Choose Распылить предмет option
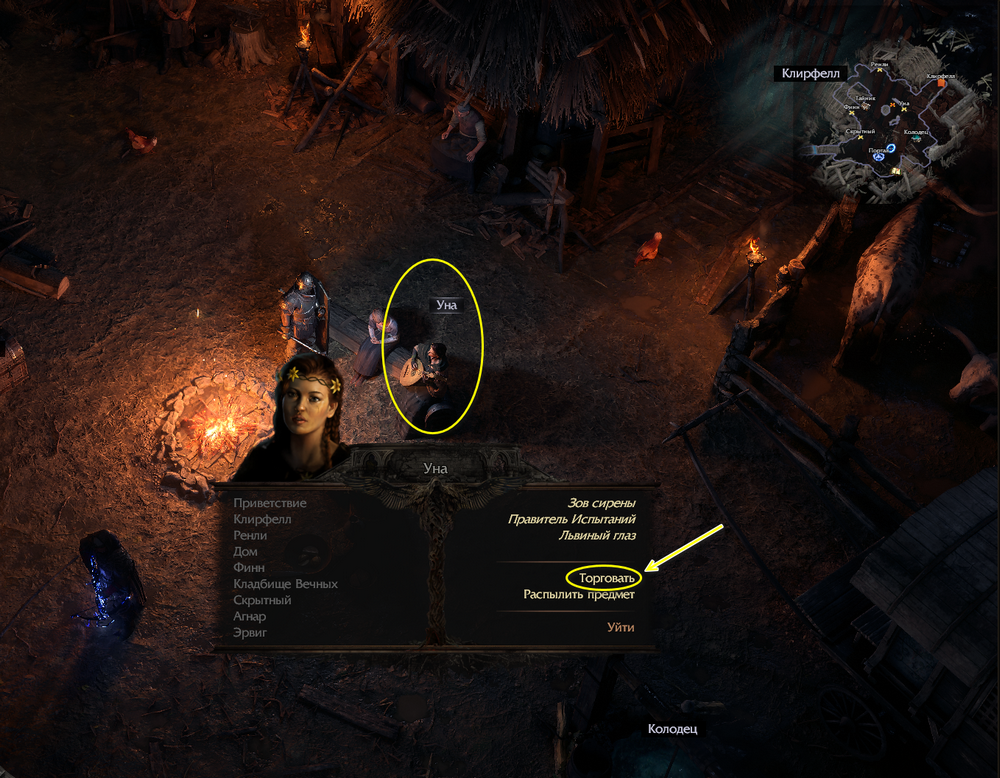Image resolution: width=1000 pixels, height=778 pixels. [579, 594]
